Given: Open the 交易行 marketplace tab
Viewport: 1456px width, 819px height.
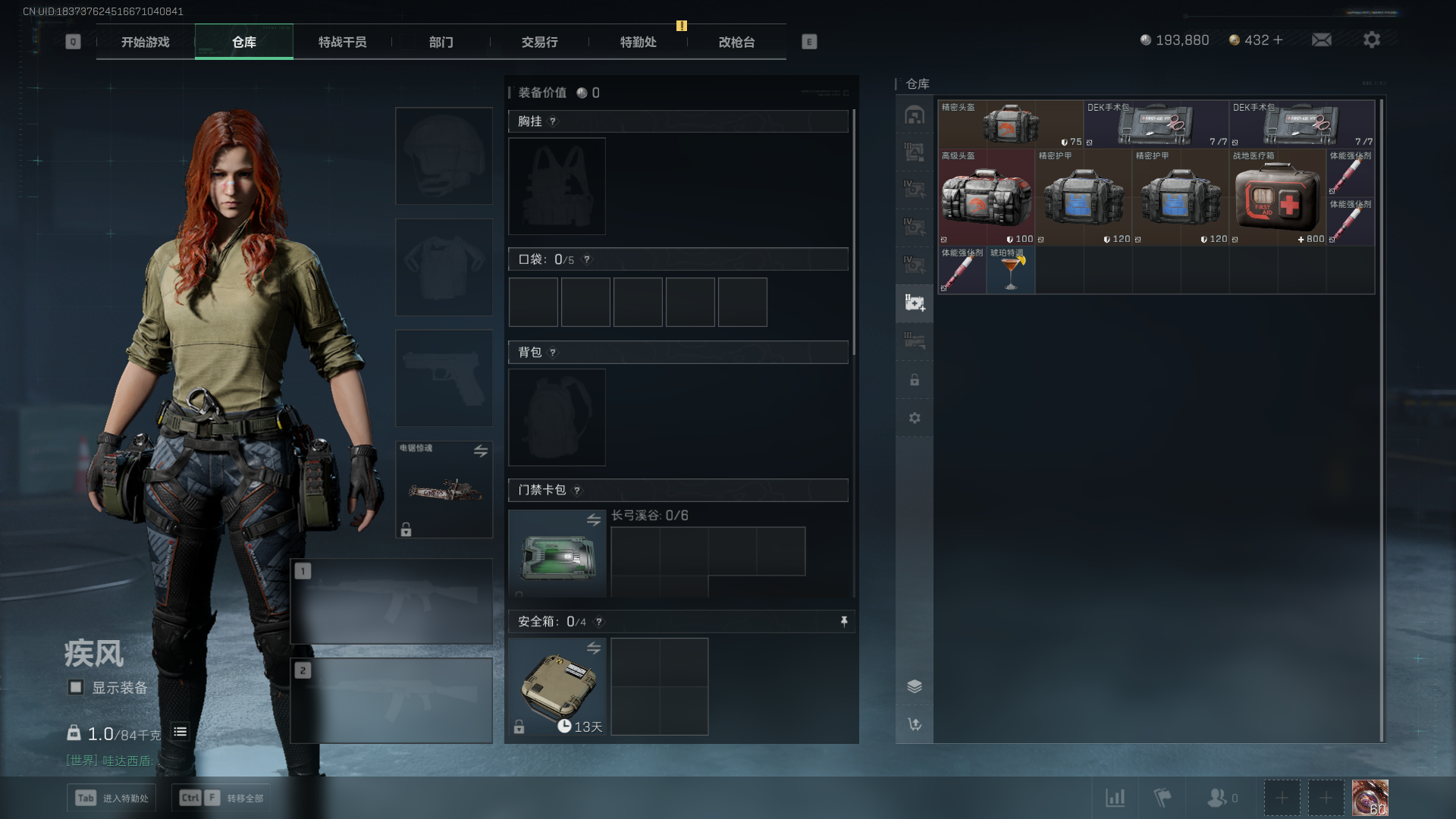Looking at the screenshot, I should click(x=539, y=42).
